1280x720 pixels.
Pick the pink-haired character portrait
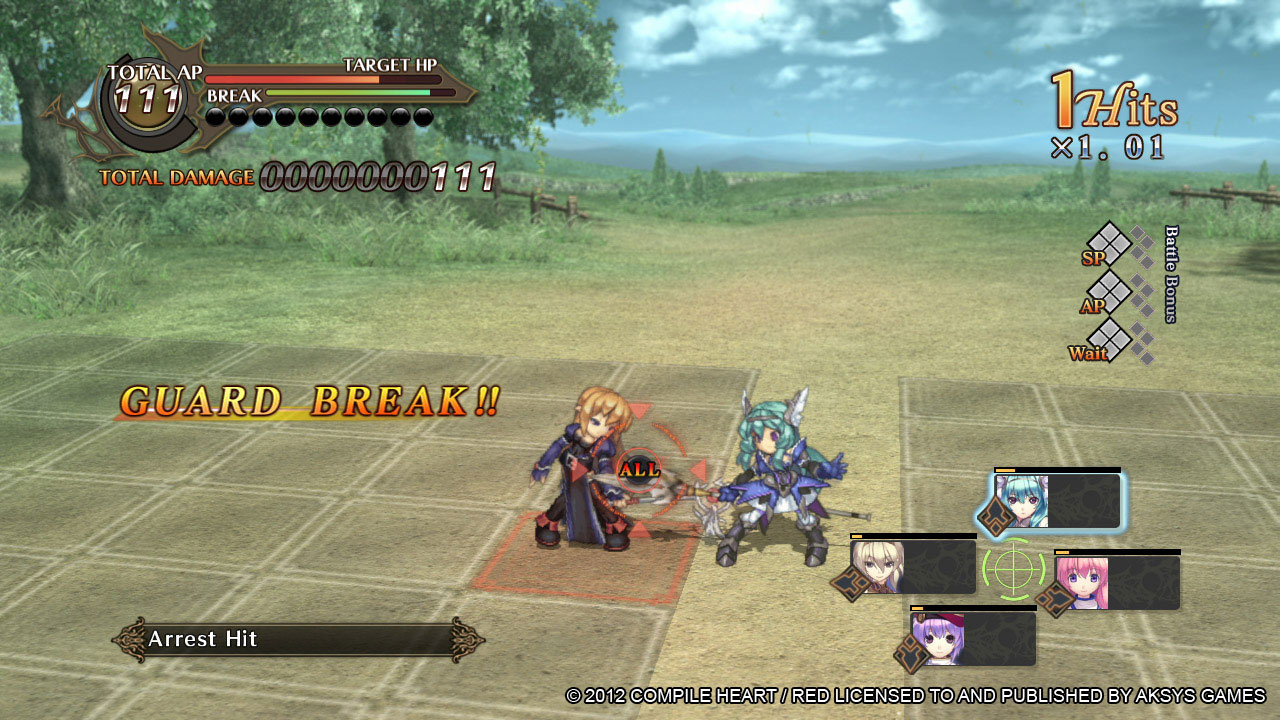[x=1082, y=583]
